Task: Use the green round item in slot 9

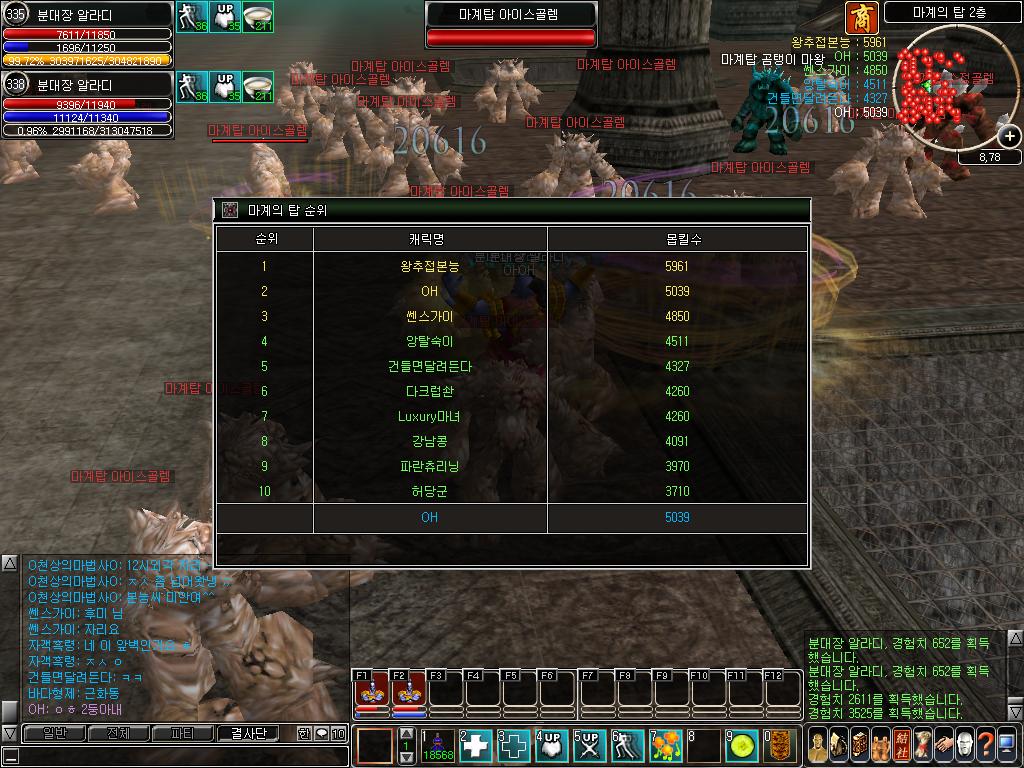Action: (x=741, y=746)
